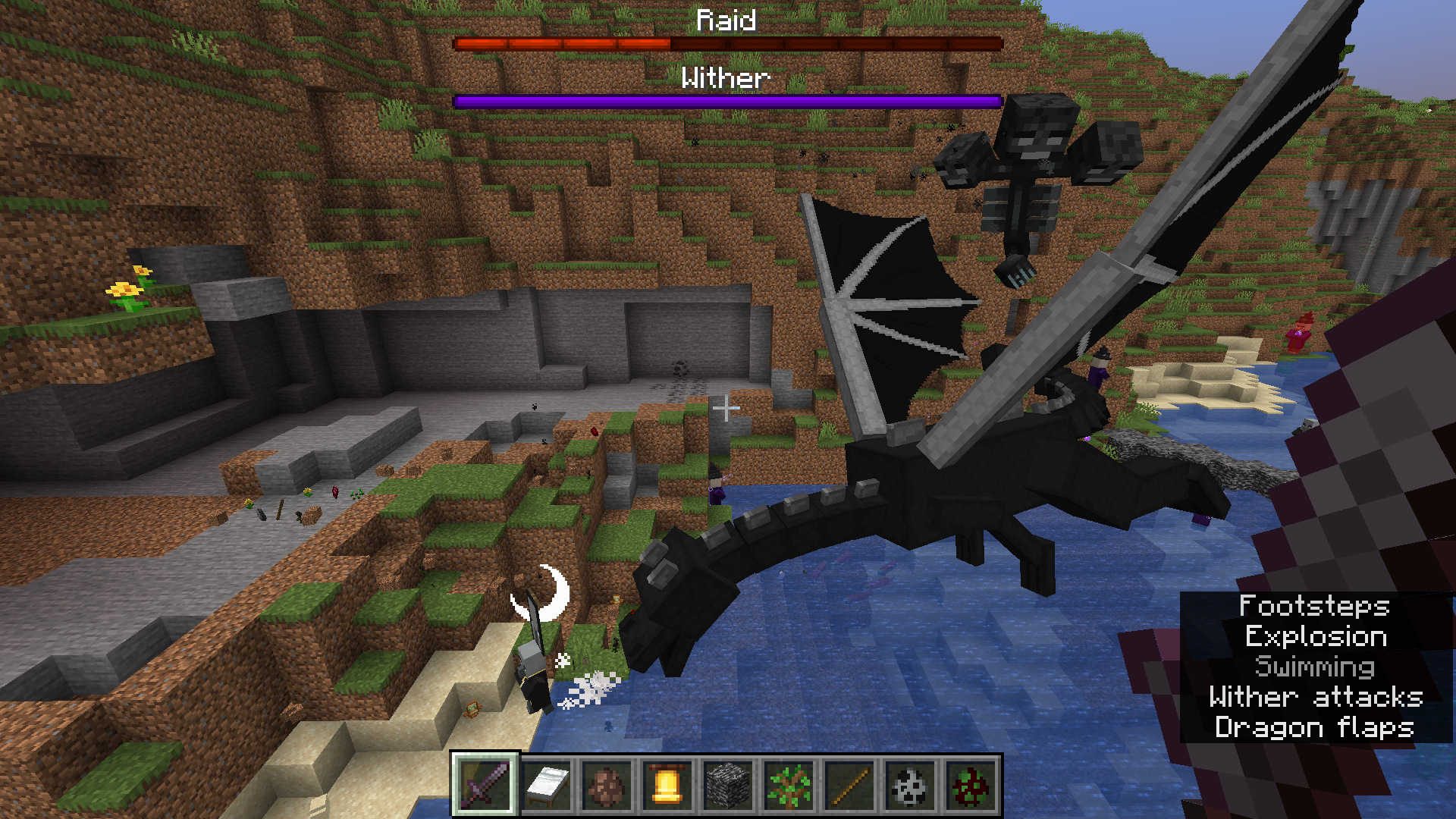The width and height of the screenshot is (1456, 819).
Task: Select the bedrock block slot
Action: pyautogui.click(x=728, y=785)
